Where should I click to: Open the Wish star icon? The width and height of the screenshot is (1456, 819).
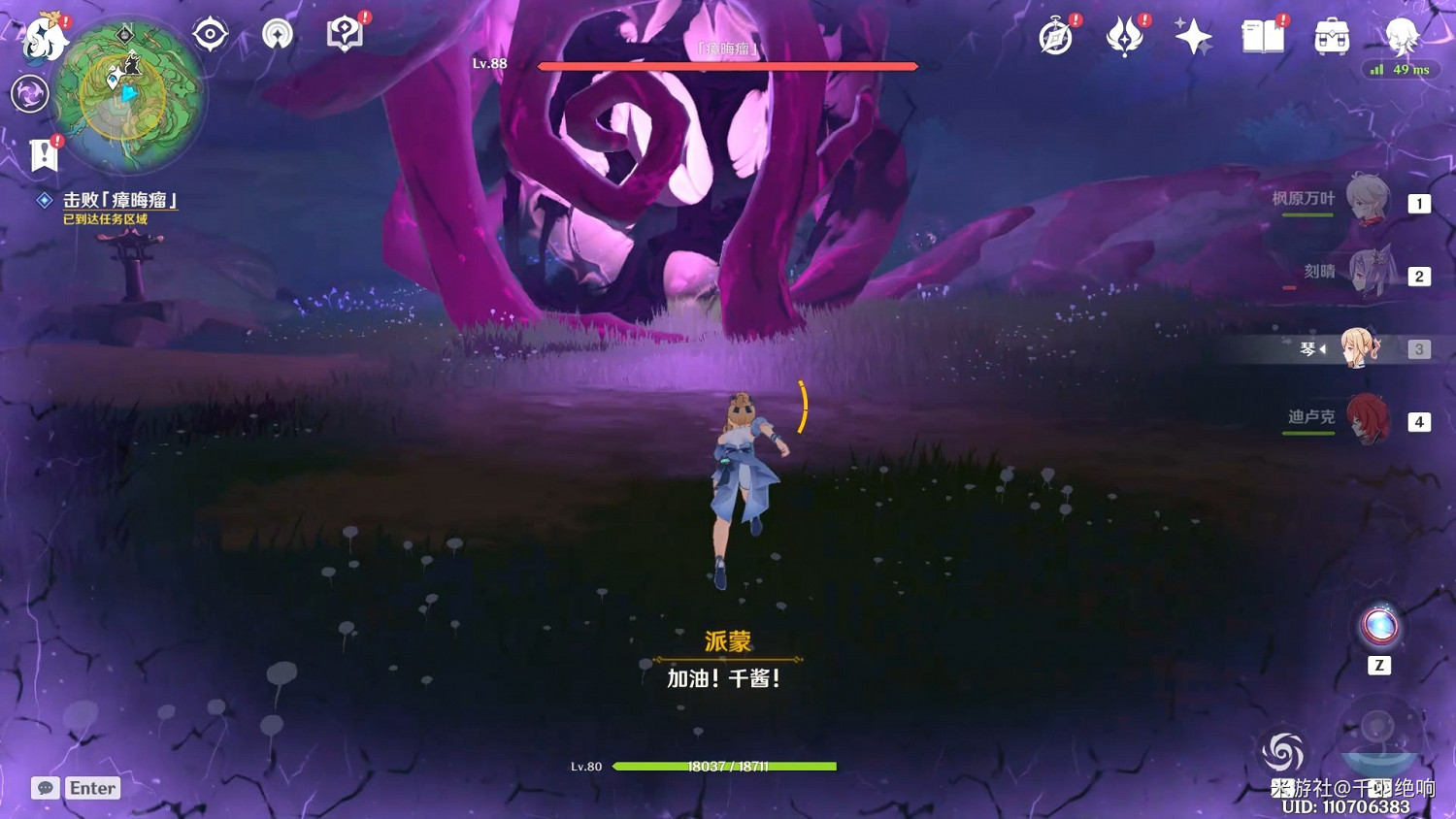click(1192, 35)
